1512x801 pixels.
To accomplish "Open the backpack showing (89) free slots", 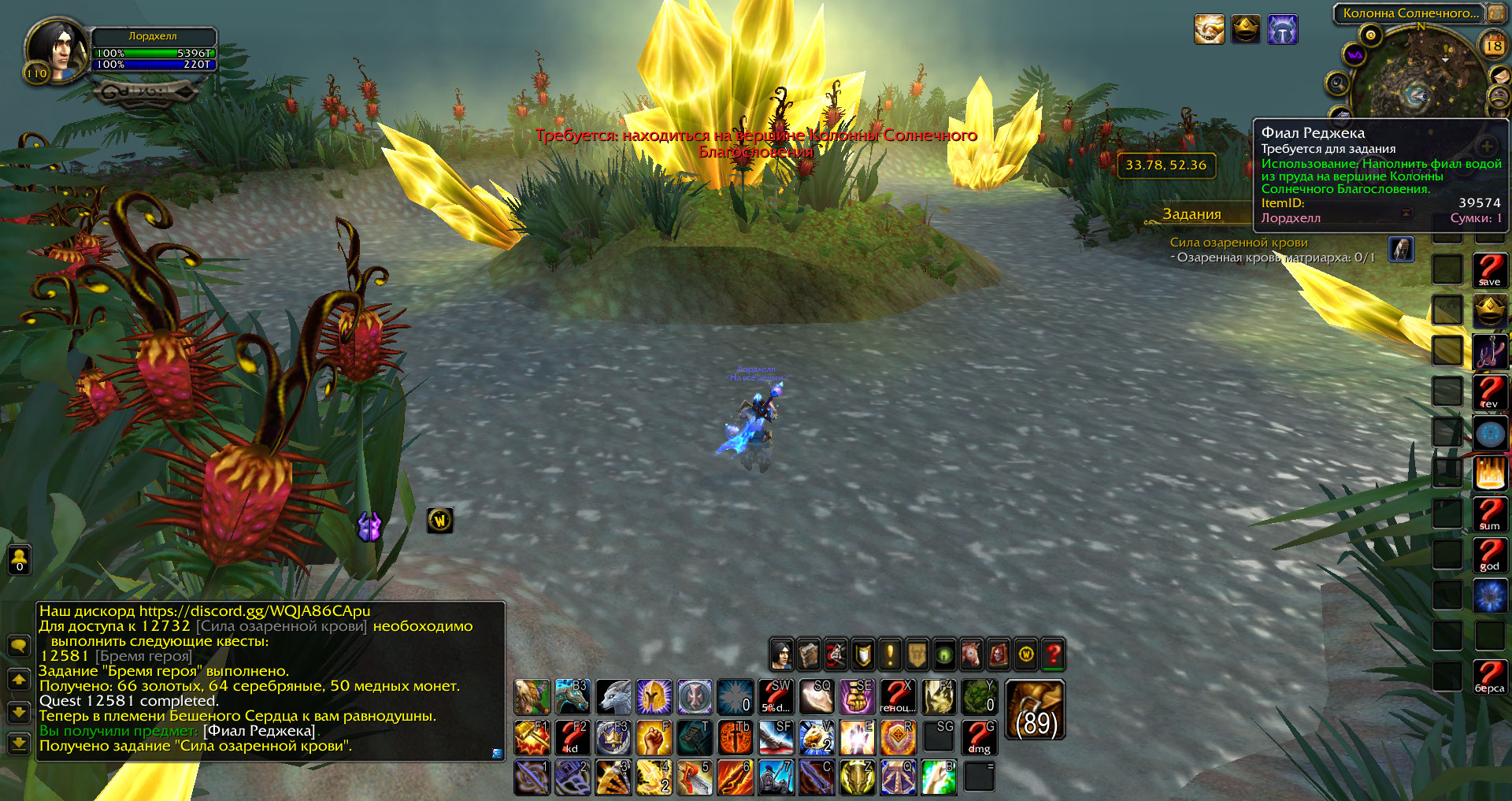I will point(1035,710).
